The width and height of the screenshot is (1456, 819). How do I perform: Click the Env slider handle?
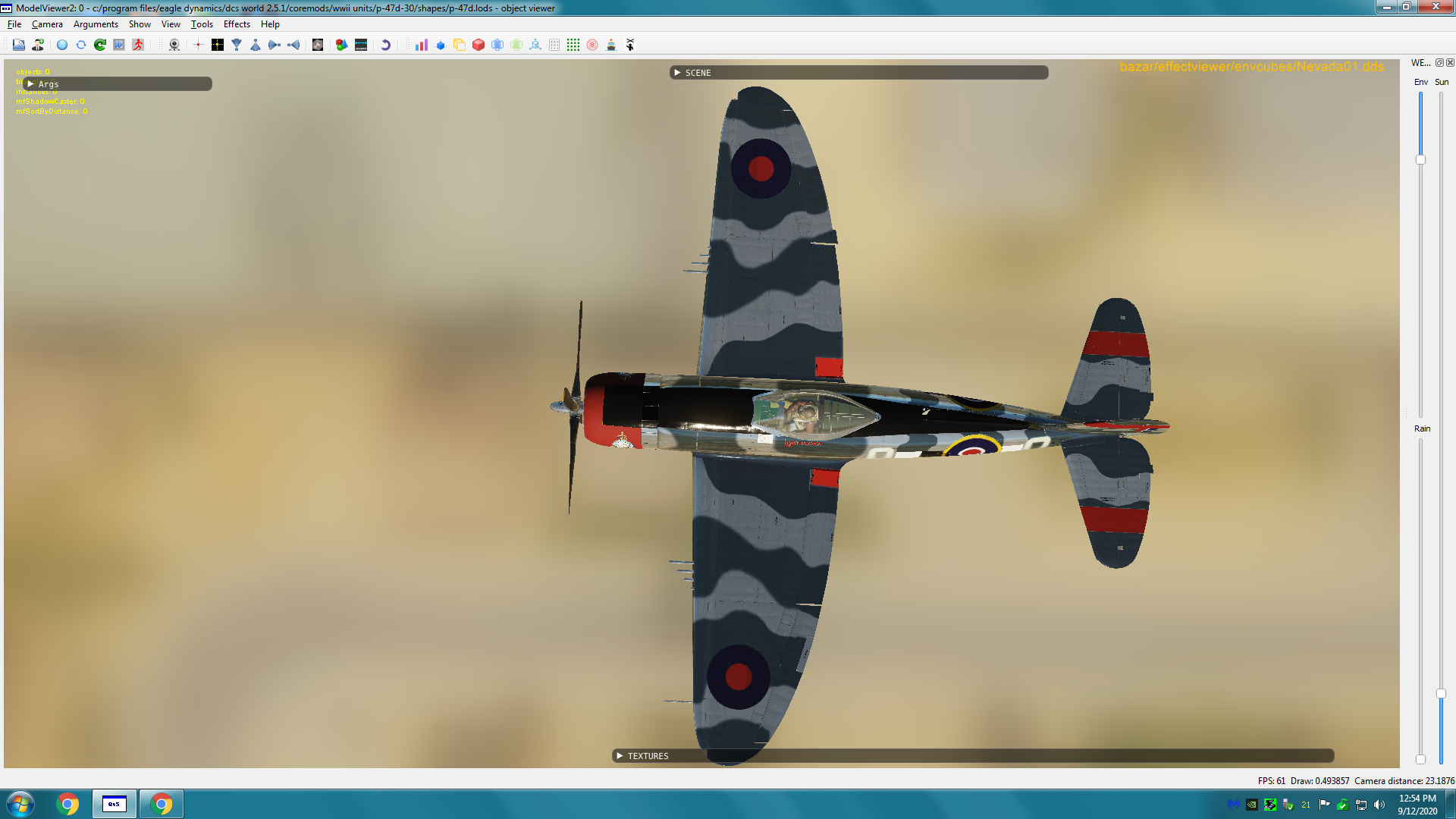coord(1420,160)
